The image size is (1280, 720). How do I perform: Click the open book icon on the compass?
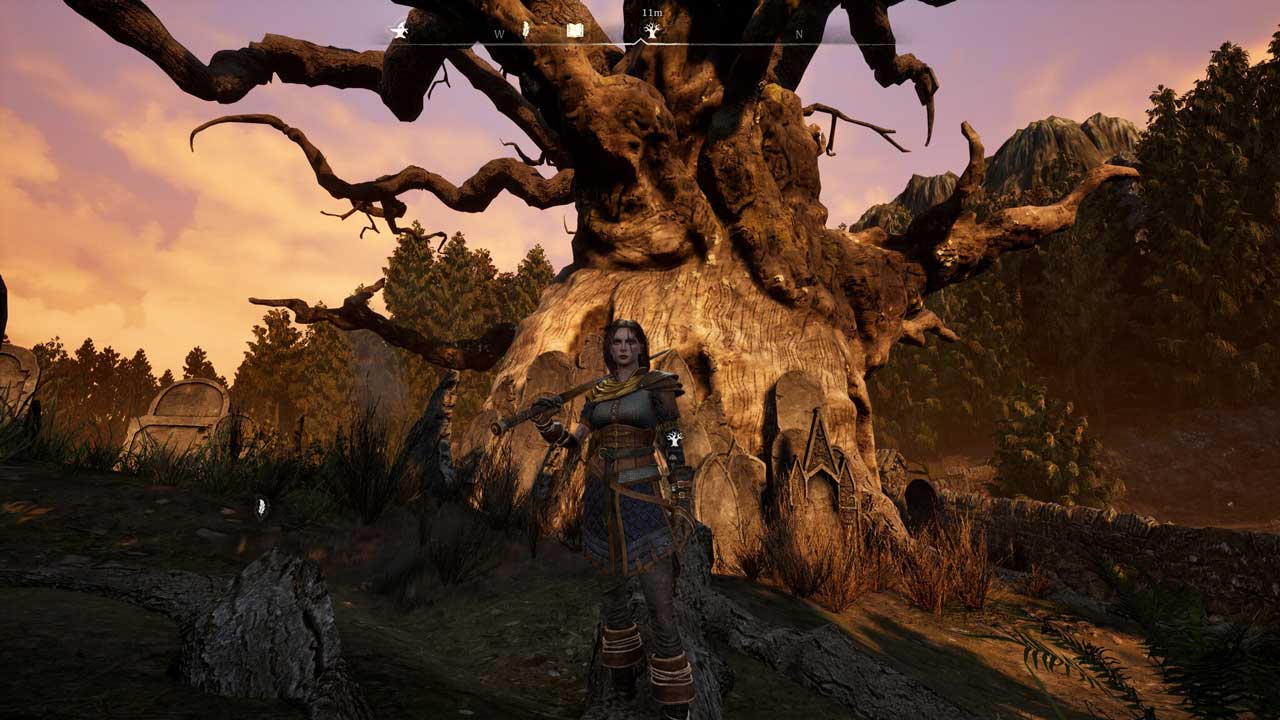575,31
